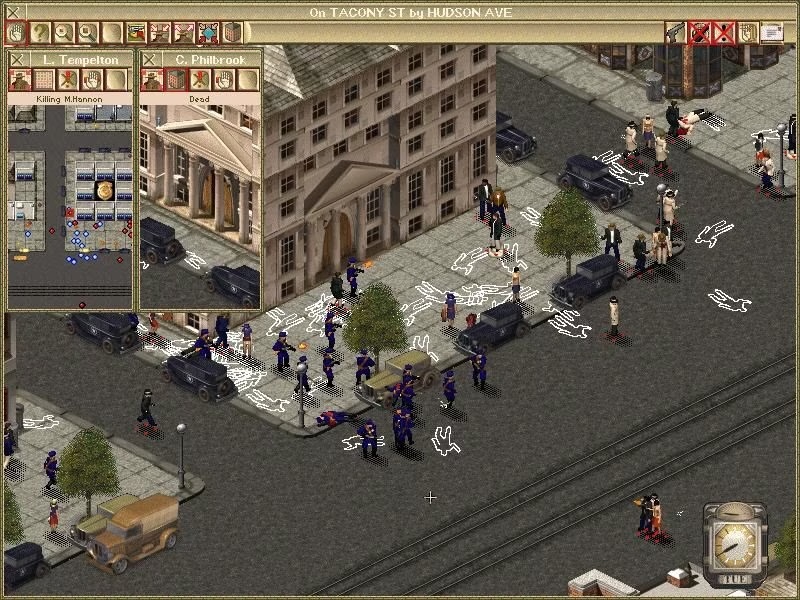Image resolution: width=800 pixels, height=600 pixels.
Task: Click the gangster portrait in C. Philbrook's panel
Action: [152, 80]
